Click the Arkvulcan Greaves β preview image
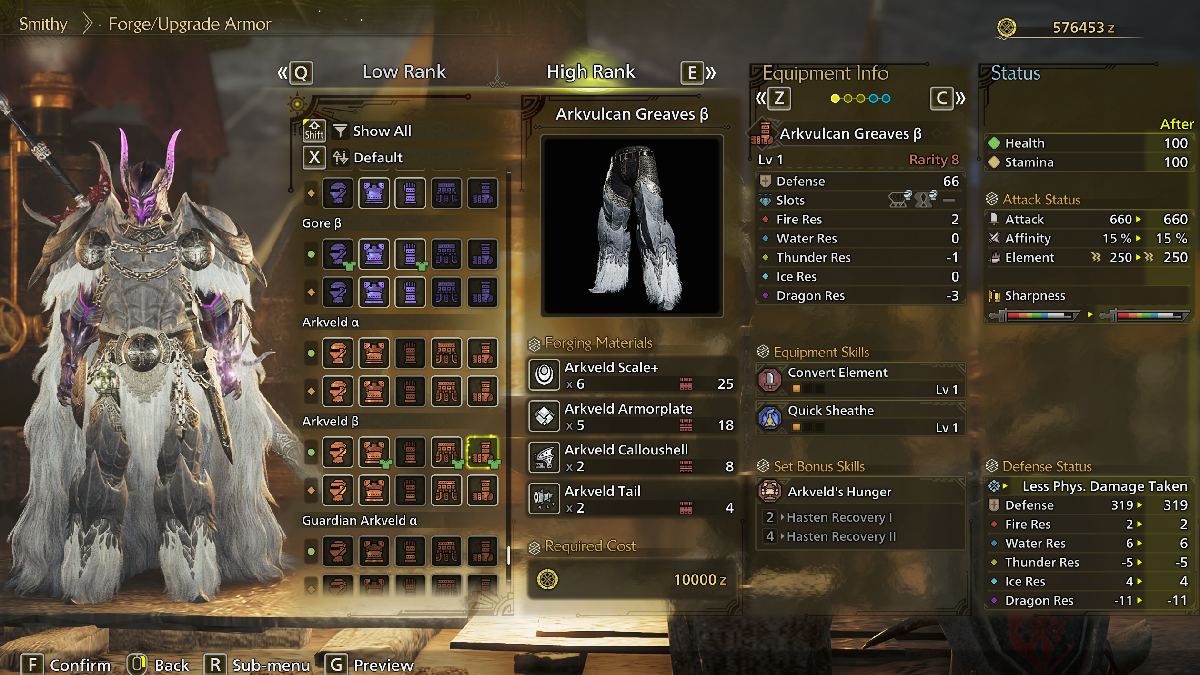This screenshot has width=1200, height=675. coord(631,225)
